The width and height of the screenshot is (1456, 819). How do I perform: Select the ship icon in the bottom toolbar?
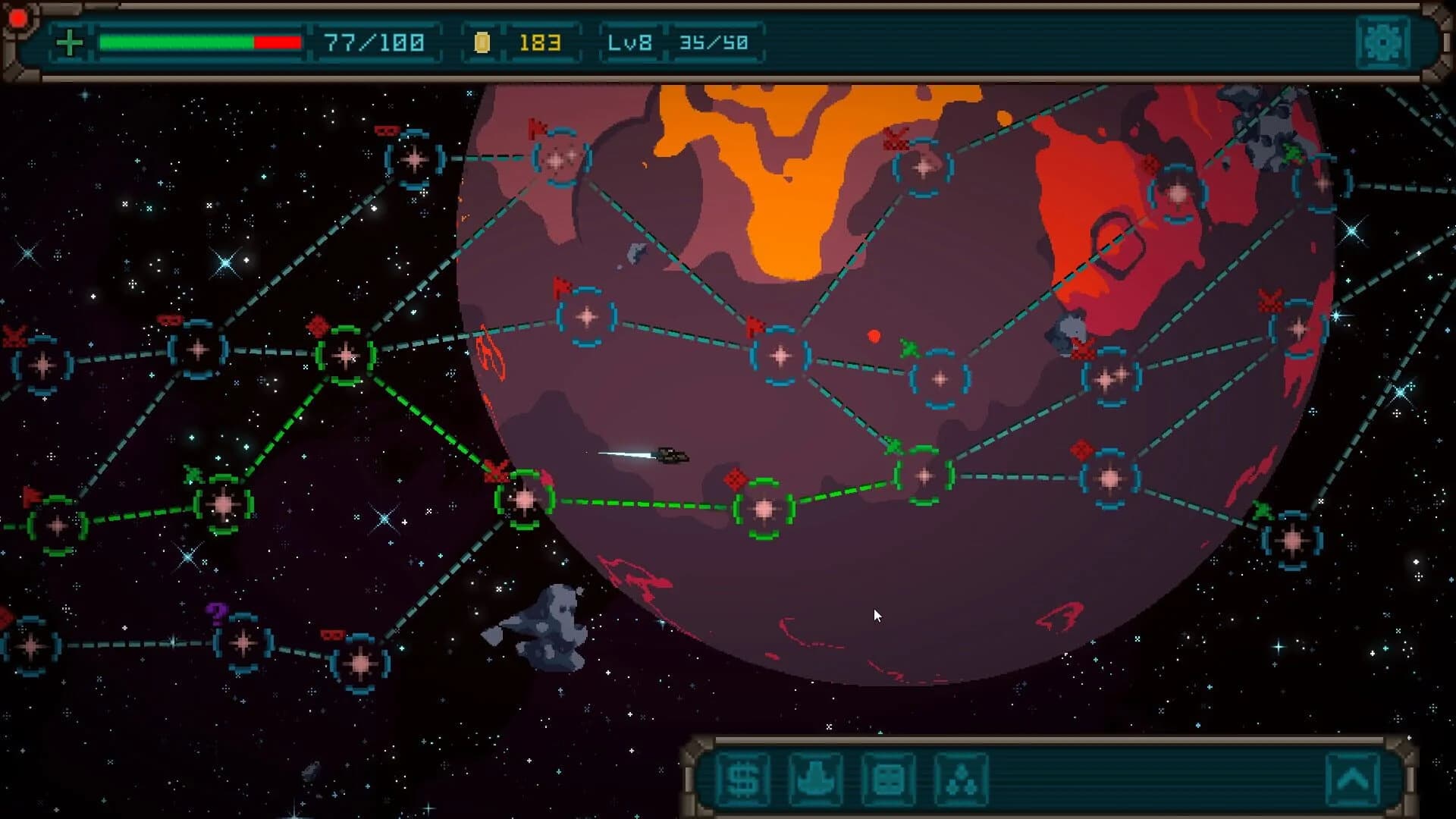coord(814,780)
